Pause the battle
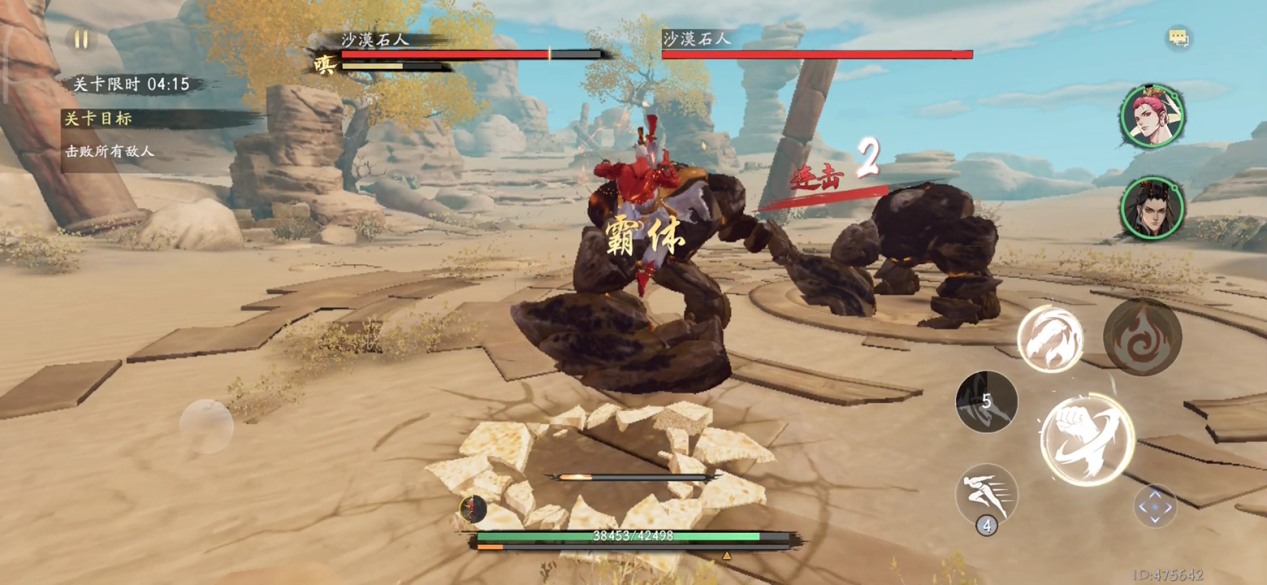Image resolution: width=1267 pixels, height=585 pixels. pos(81,40)
